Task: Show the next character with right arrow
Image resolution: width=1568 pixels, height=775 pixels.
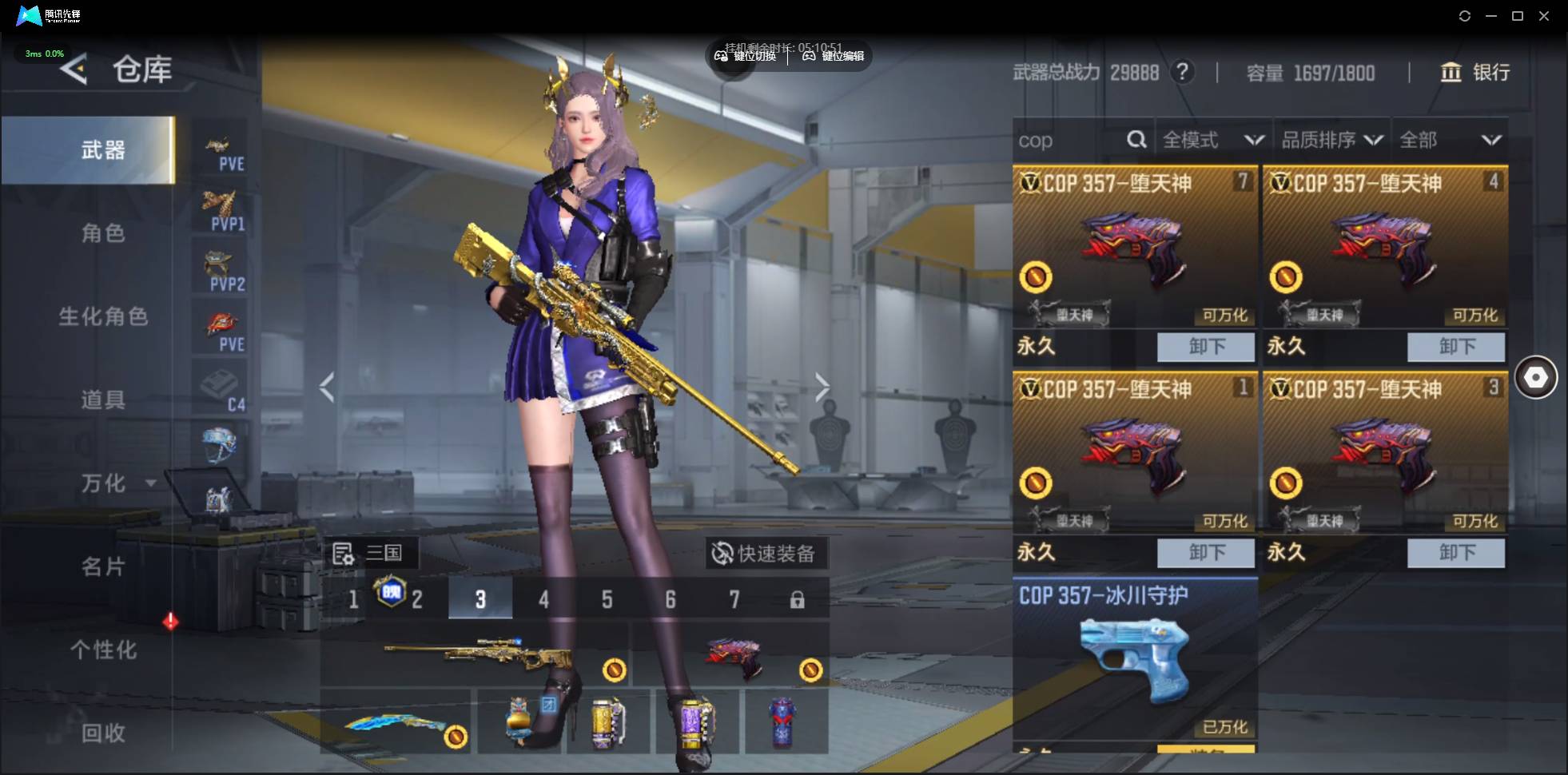Action: (822, 388)
